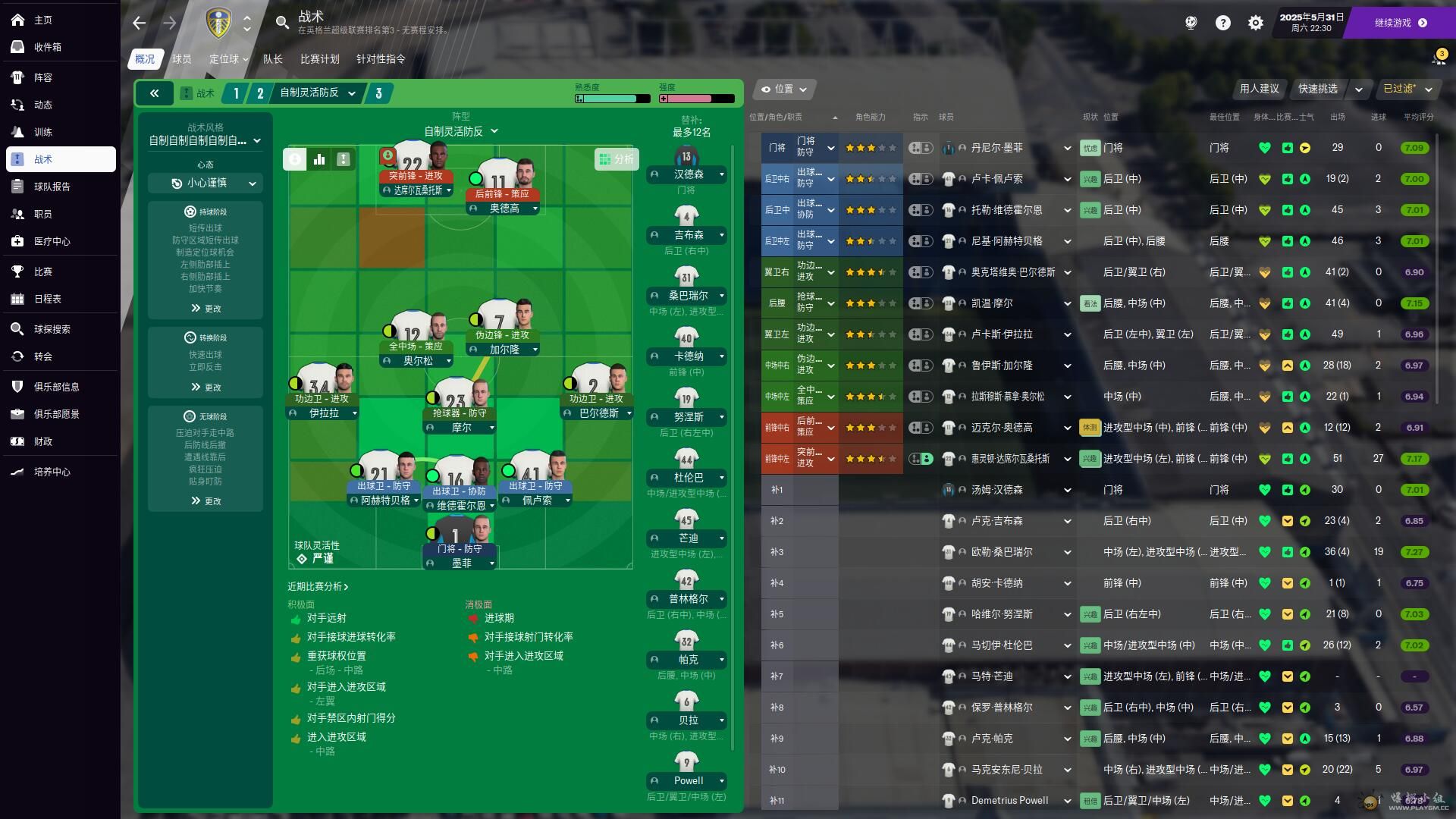Open the 财政 finances page
The image size is (1456, 819).
pyautogui.click(x=42, y=441)
